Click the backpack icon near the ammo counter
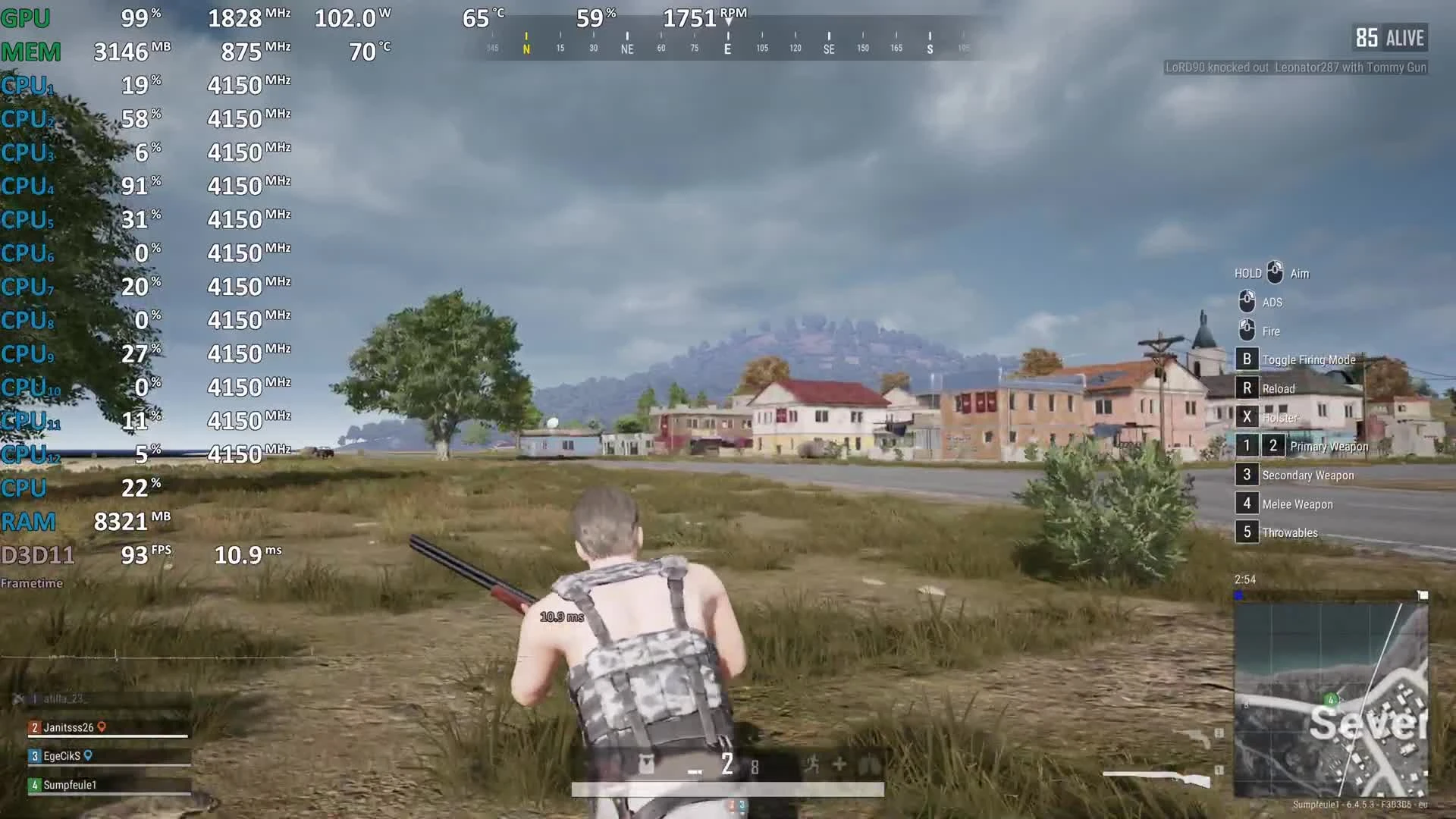Image resolution: width=1456 pixels, height=819 pixels. click(x=647, y=763)
